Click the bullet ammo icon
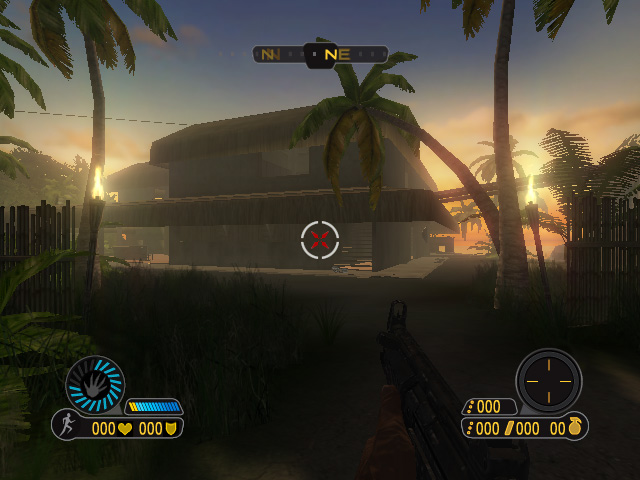This screenshot has height=480, width=640. coord(509,428)
